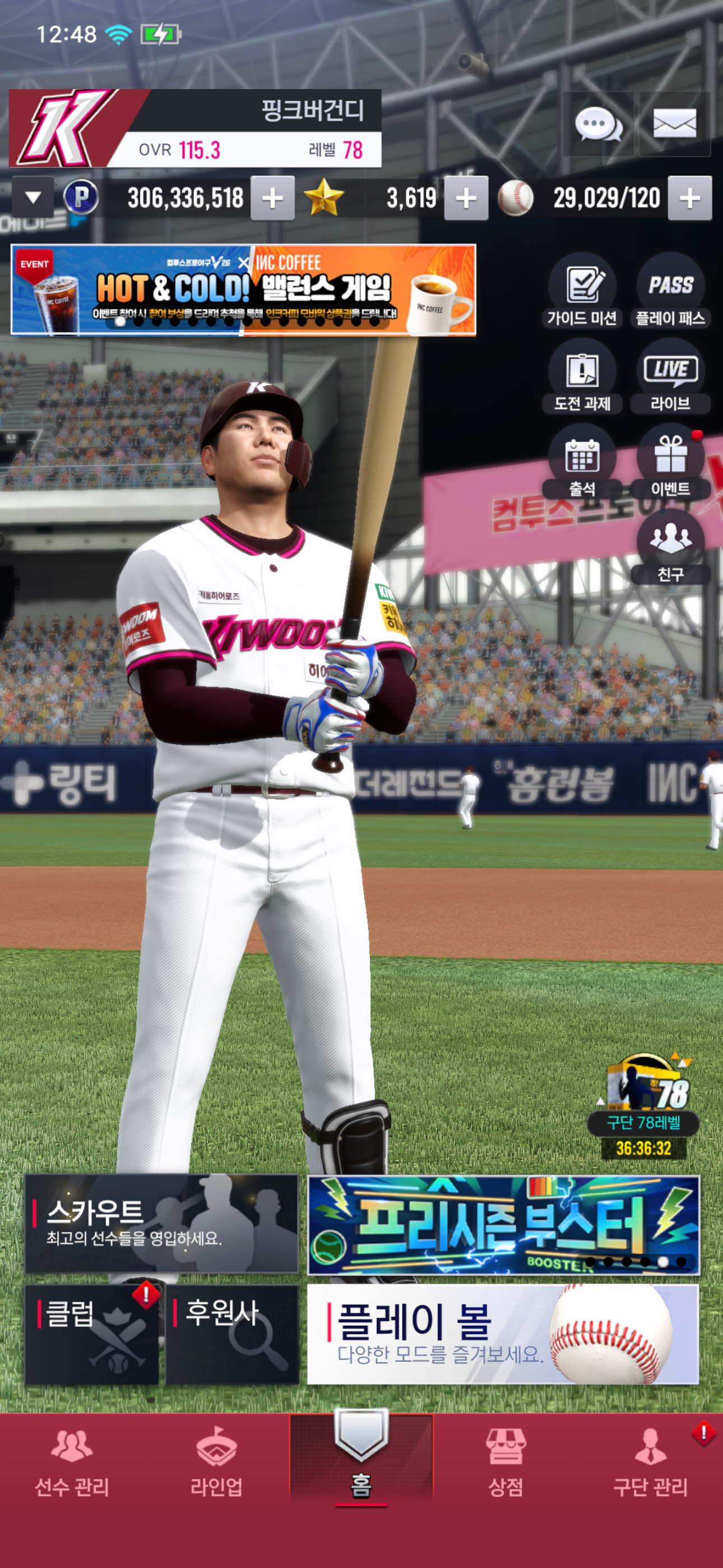723x1568 pixels.
Task: Open the 클럽 club menu
Action: (x=91, y=1334)
